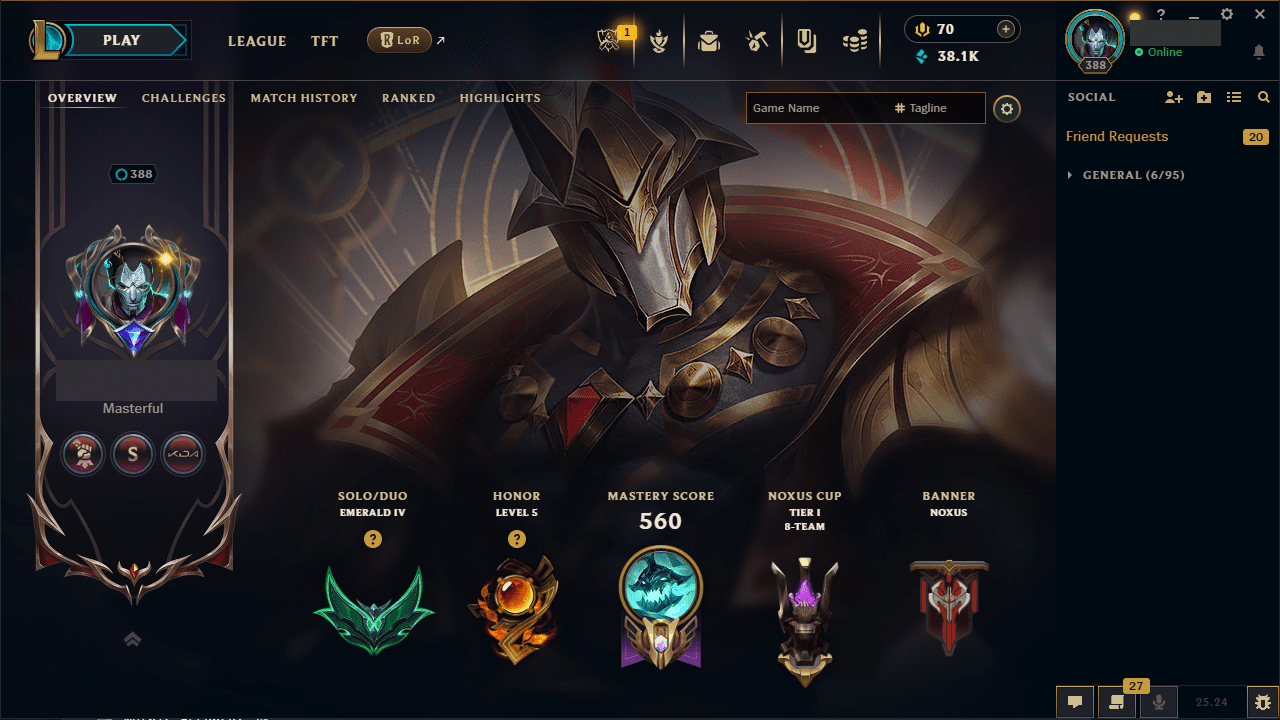The height and width of the screenshot is (720, 1280).
Task: Open the TFT menu item
Action: click(324, 41)
